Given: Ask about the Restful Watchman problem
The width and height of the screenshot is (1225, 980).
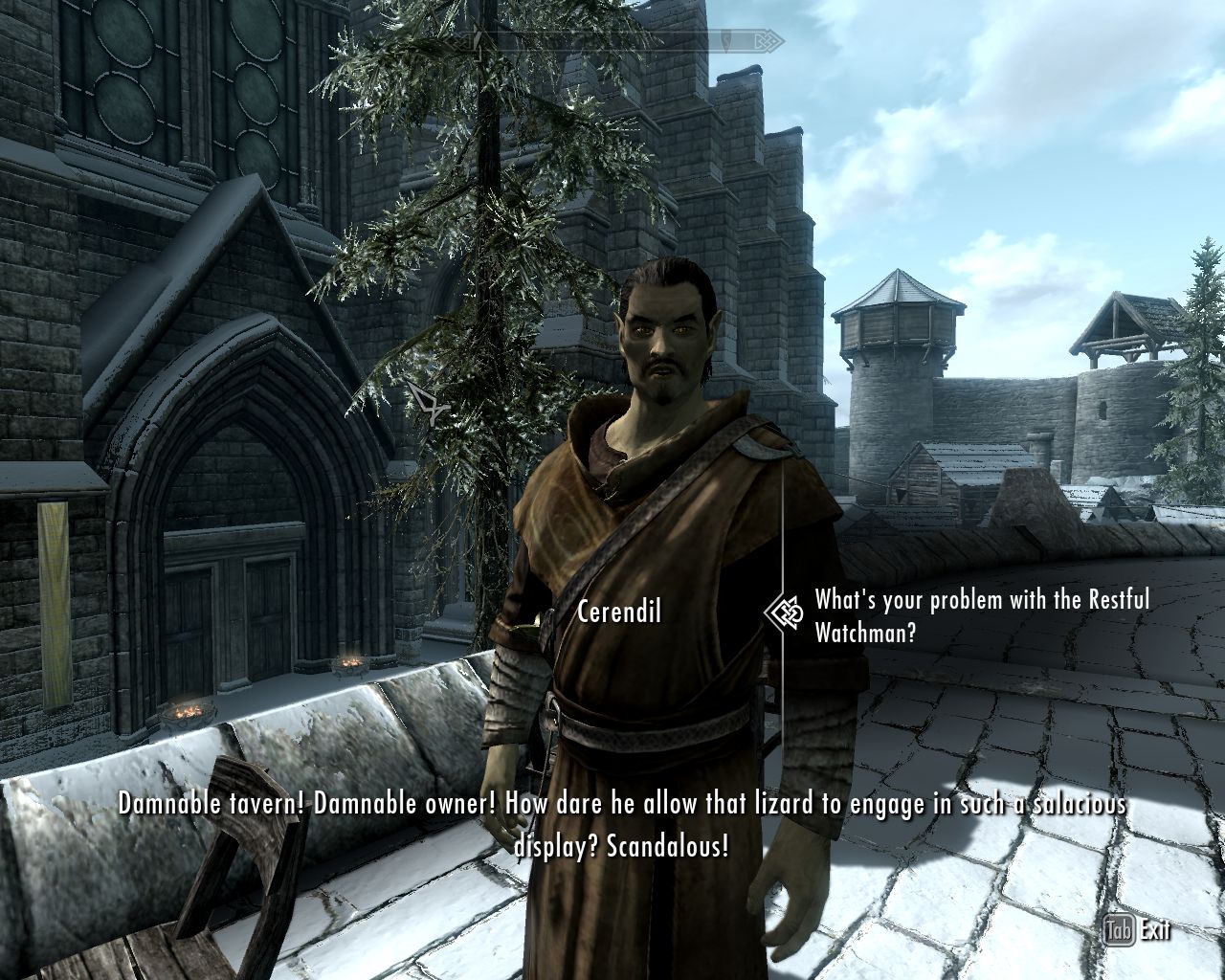Looking at the screenshot, I should point(981,615).
